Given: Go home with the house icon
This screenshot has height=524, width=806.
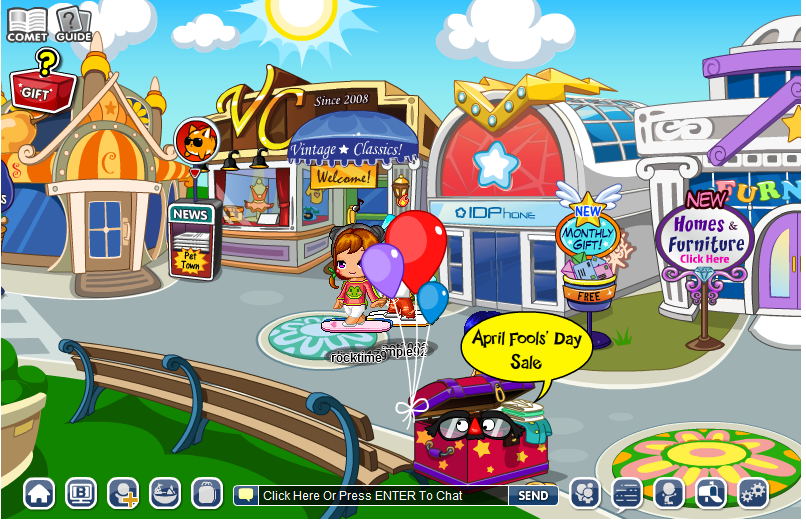Looking at the screenshot, I should [x=39, y=493].
